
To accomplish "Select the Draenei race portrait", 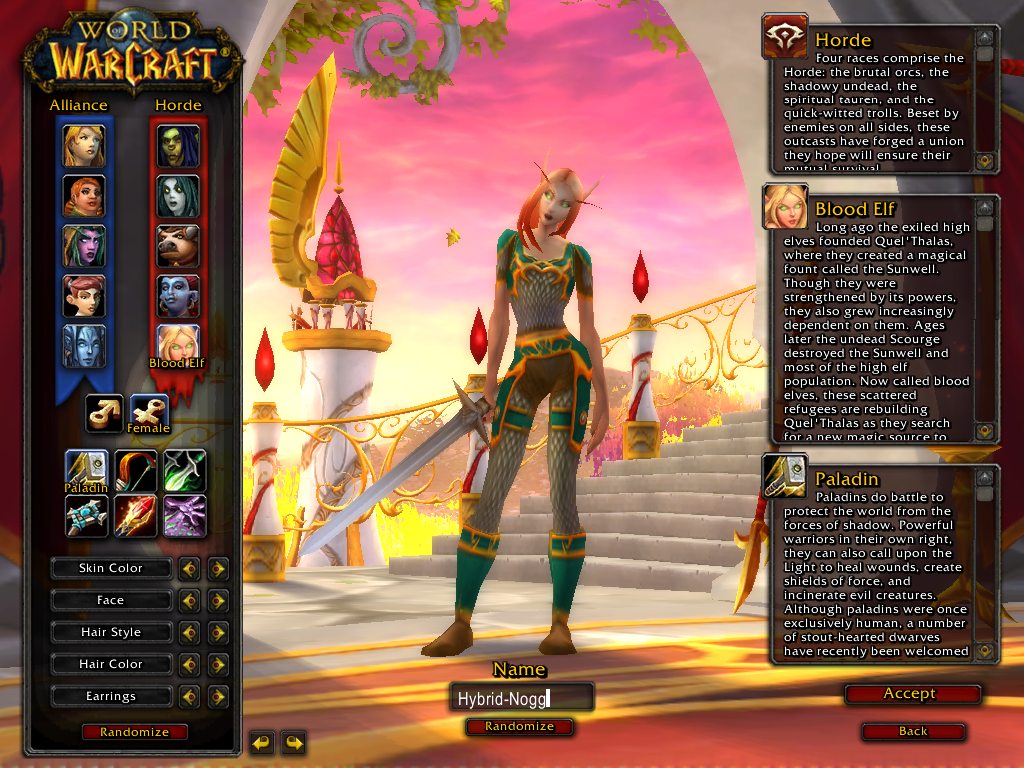I will (x=84, y=345).
